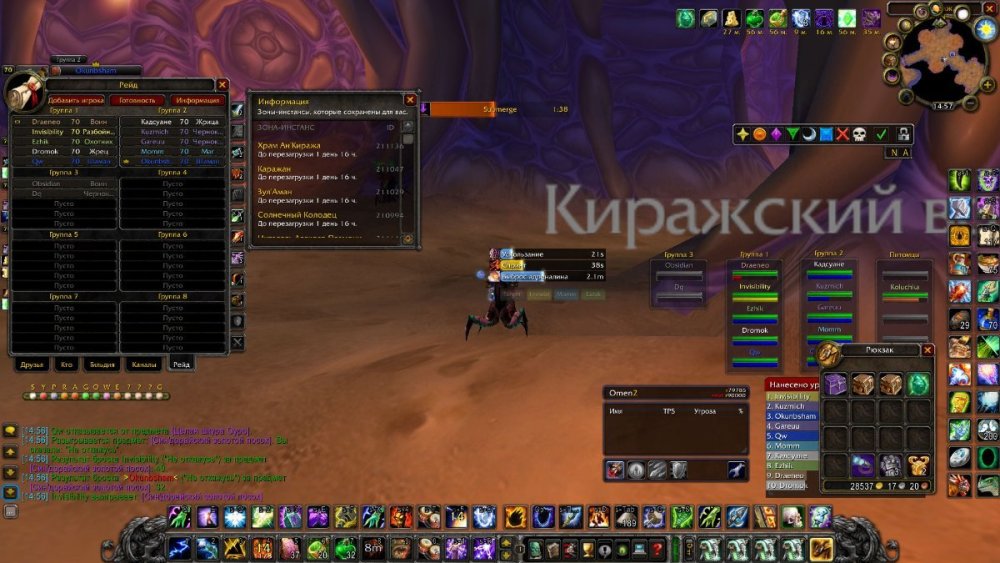Switch to the Каналы tab
This screenshot has width=1000, height=563.
coord(143,364)
